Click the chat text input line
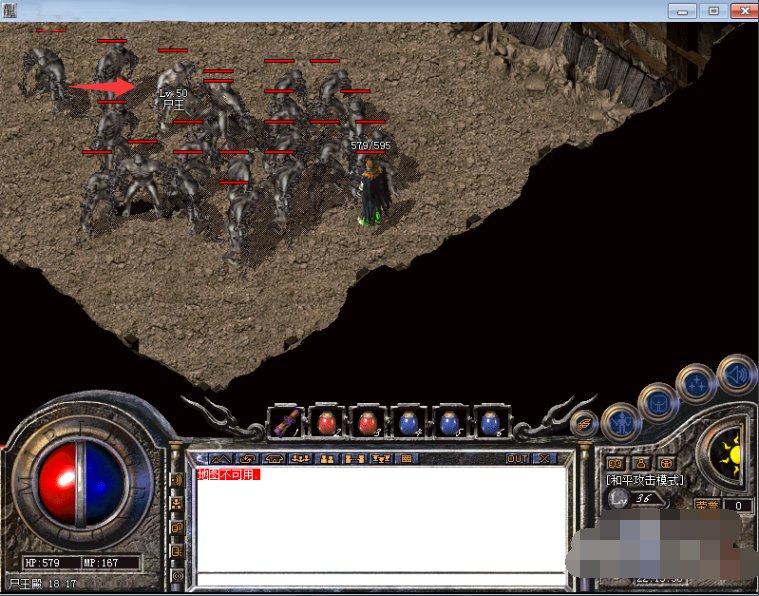759x596 pixels. click(x=380, y=578)
